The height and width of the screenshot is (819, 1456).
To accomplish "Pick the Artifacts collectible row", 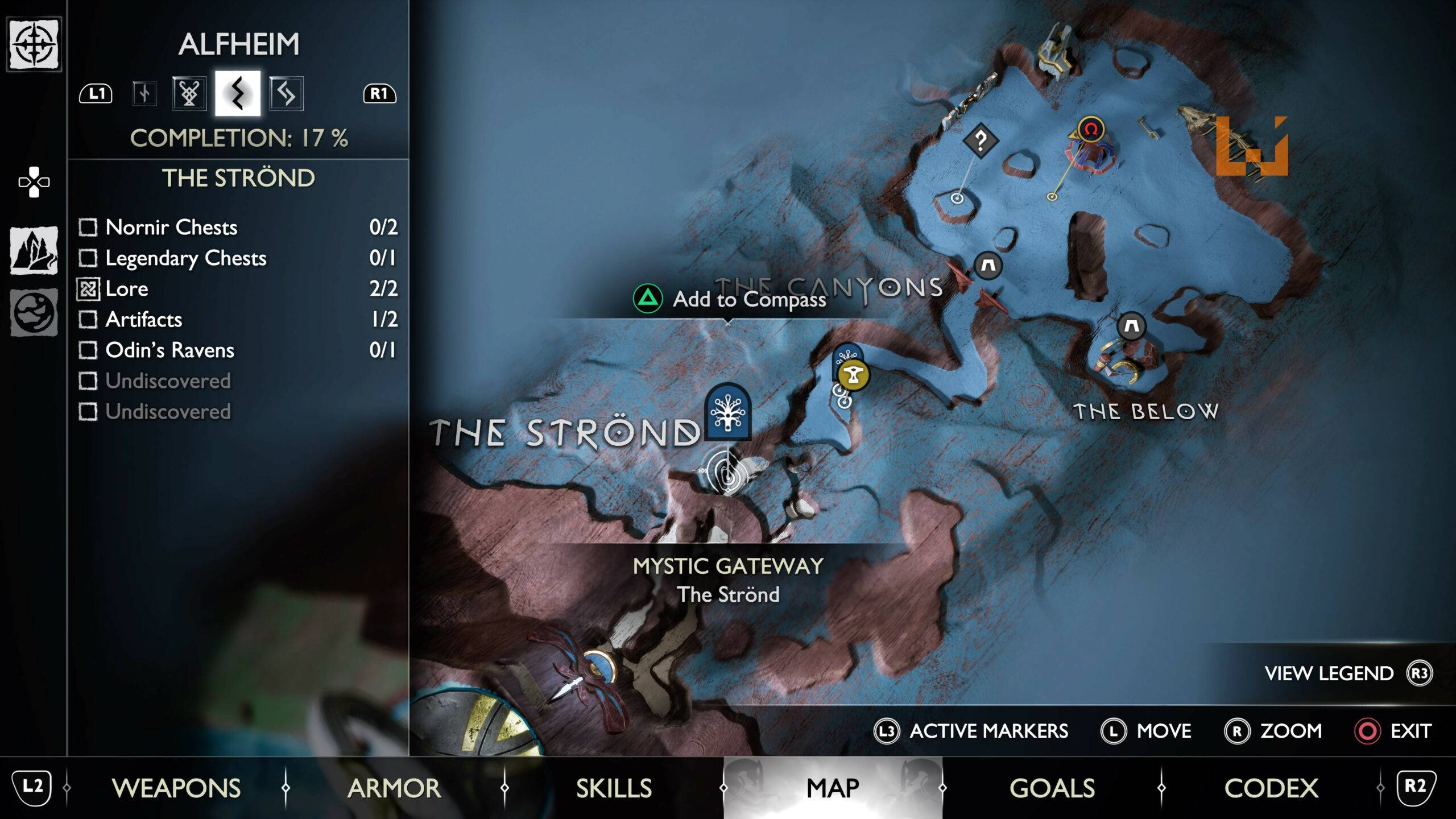I will (143, 320).
